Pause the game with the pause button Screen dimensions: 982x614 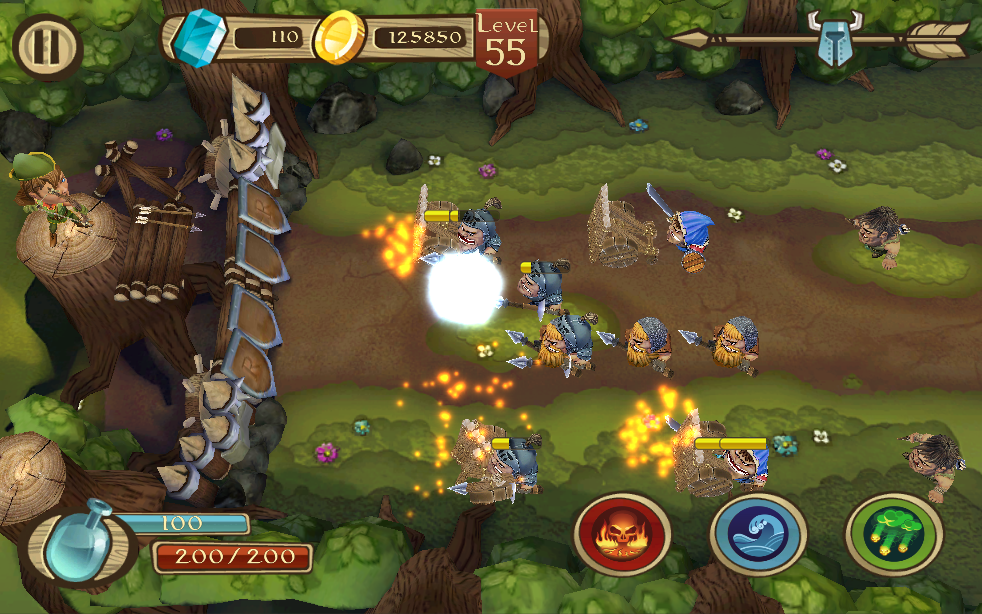coord(46,45)
